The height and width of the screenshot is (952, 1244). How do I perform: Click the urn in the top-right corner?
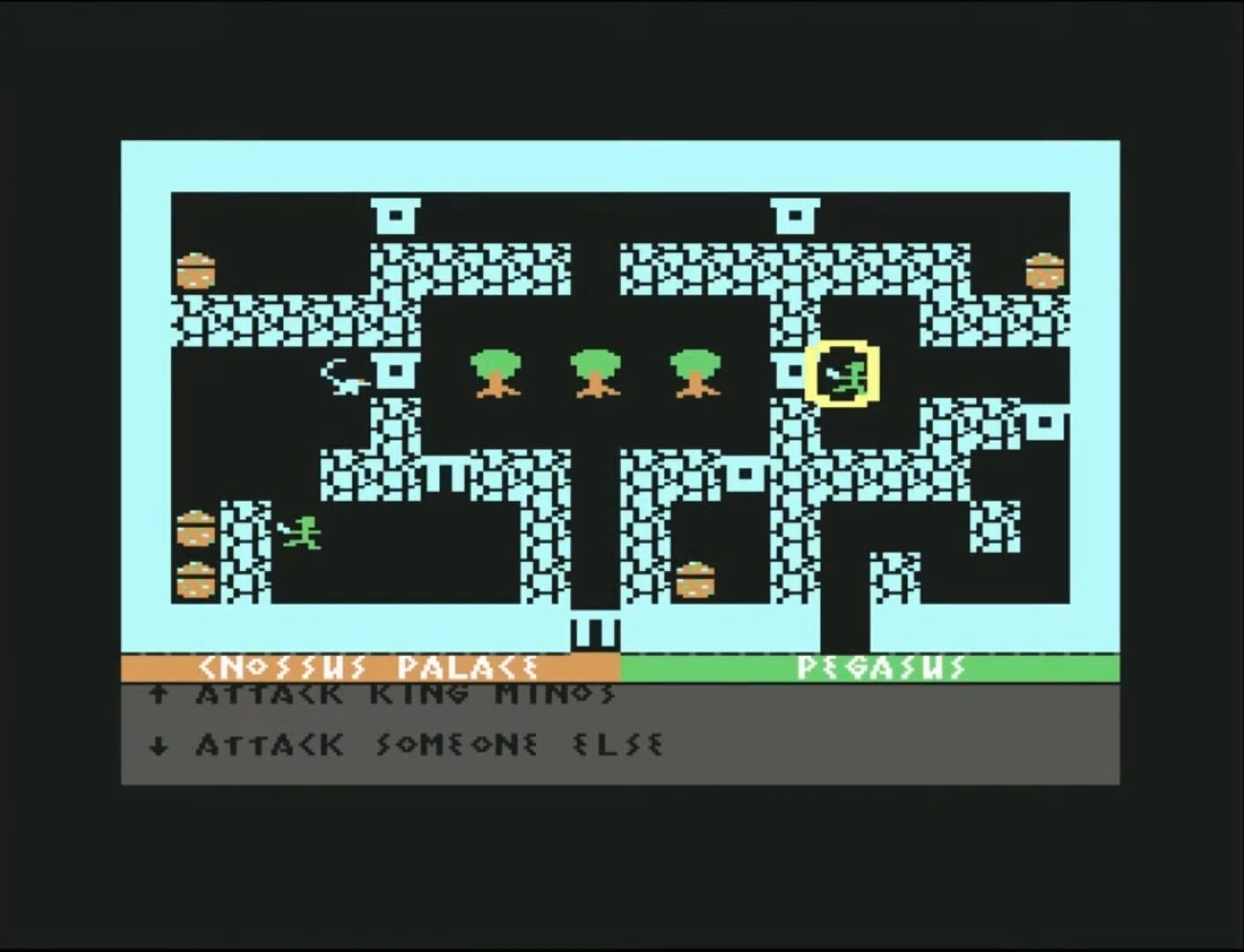tap(1044, 269)
